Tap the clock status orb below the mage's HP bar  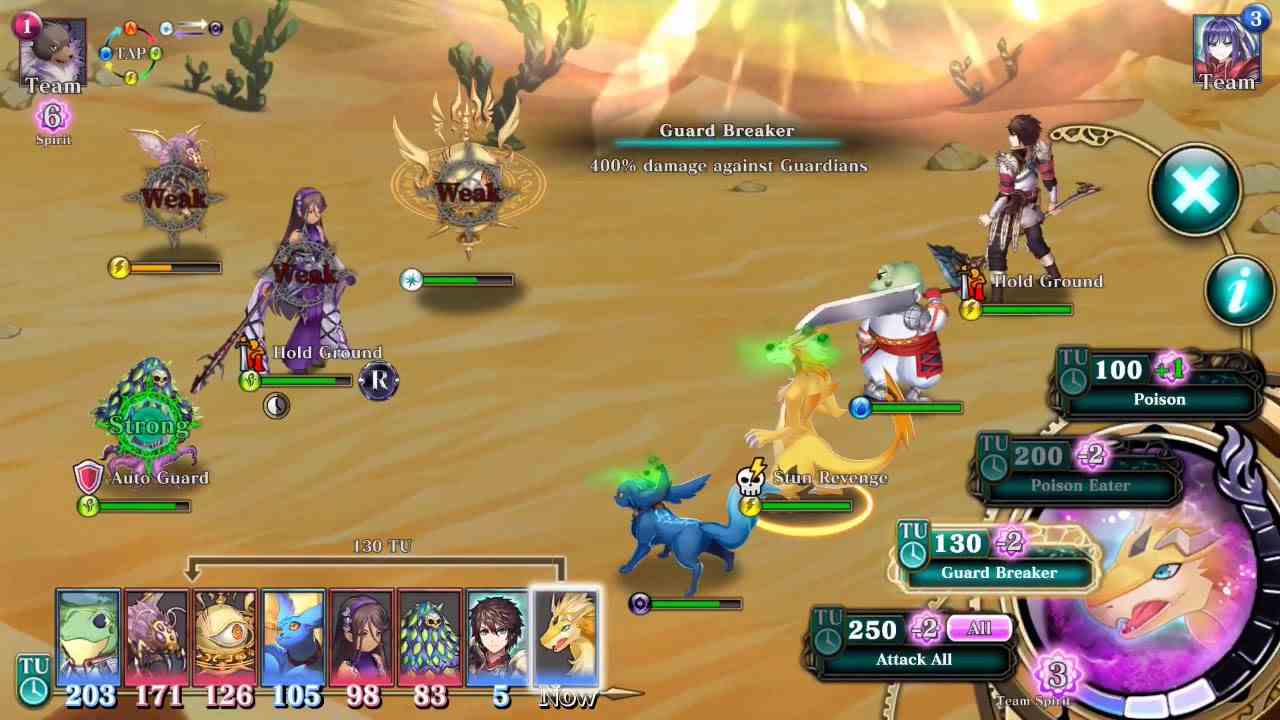(x=277, y=406)
